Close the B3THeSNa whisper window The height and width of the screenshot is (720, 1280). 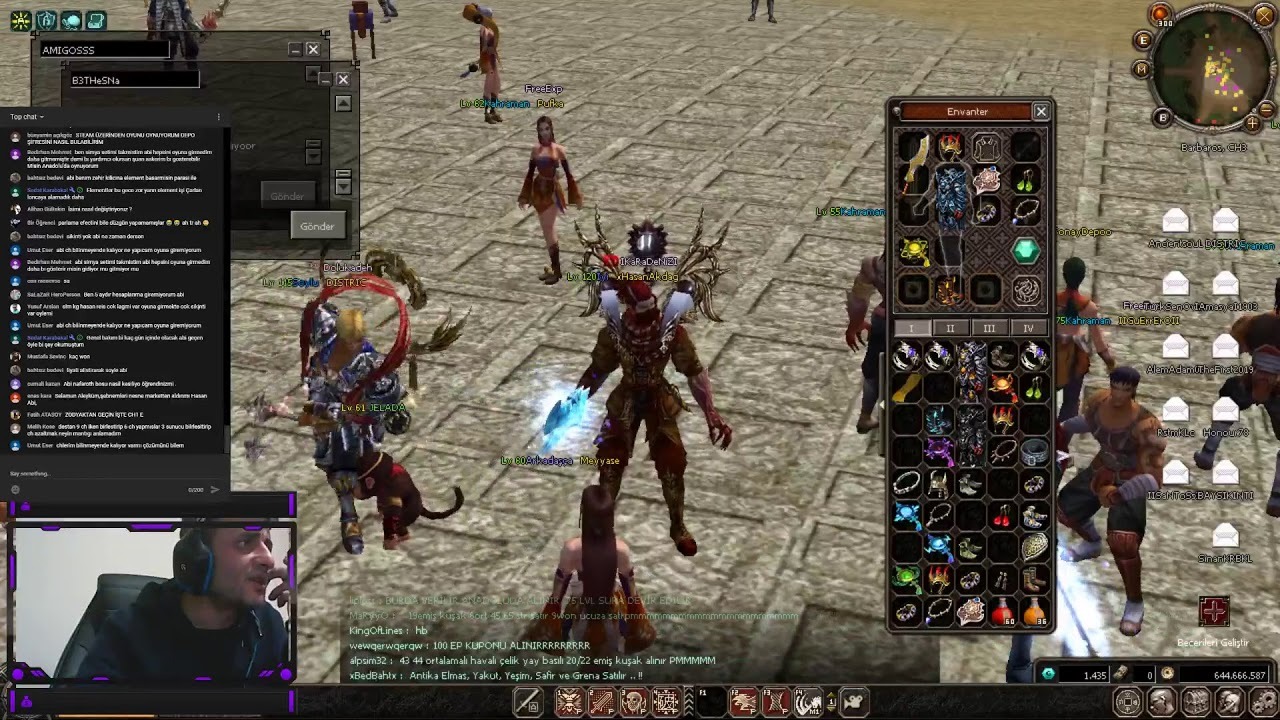pos(343,80)
